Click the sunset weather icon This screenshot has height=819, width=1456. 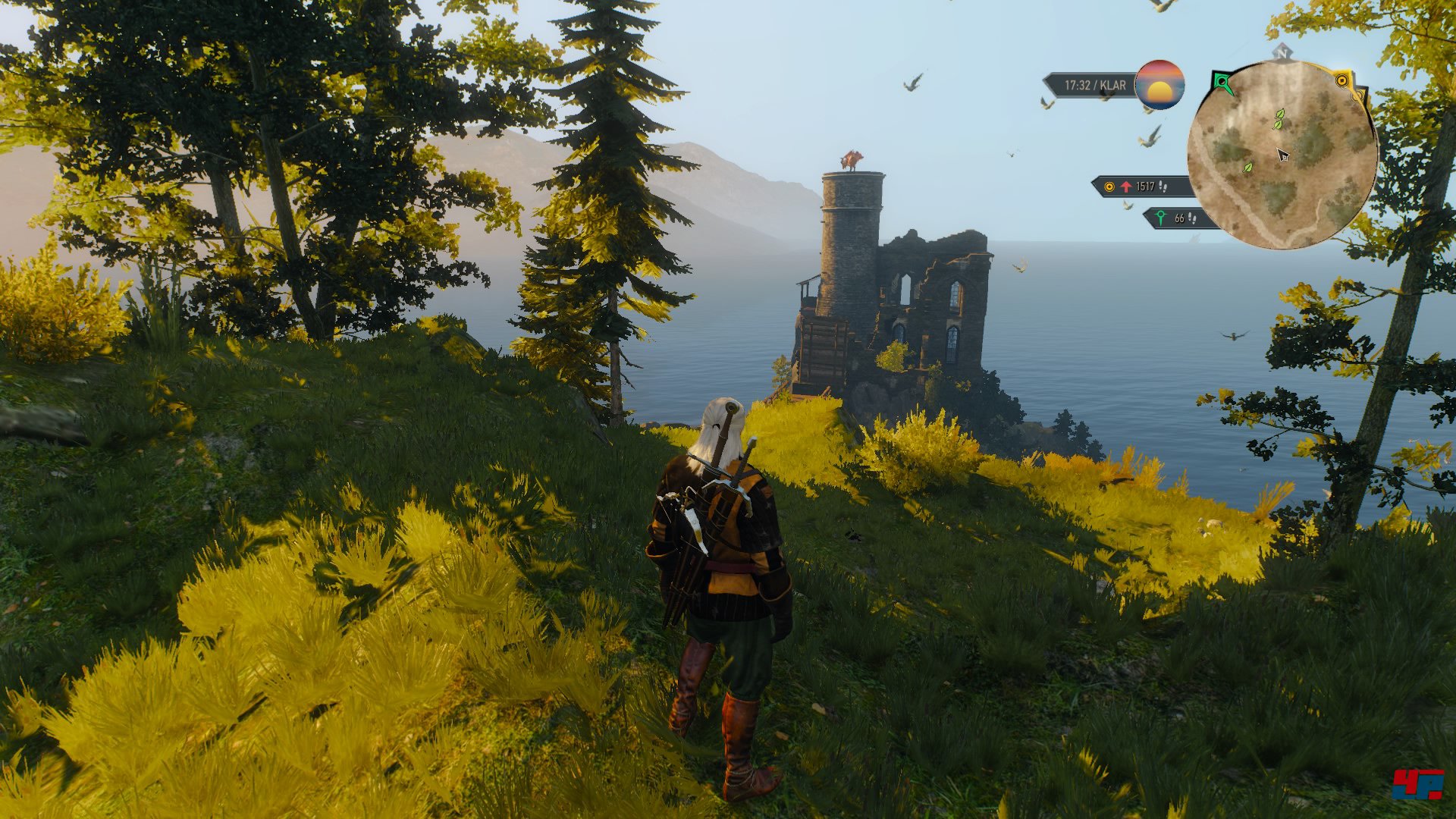[x=1159, y=85]
